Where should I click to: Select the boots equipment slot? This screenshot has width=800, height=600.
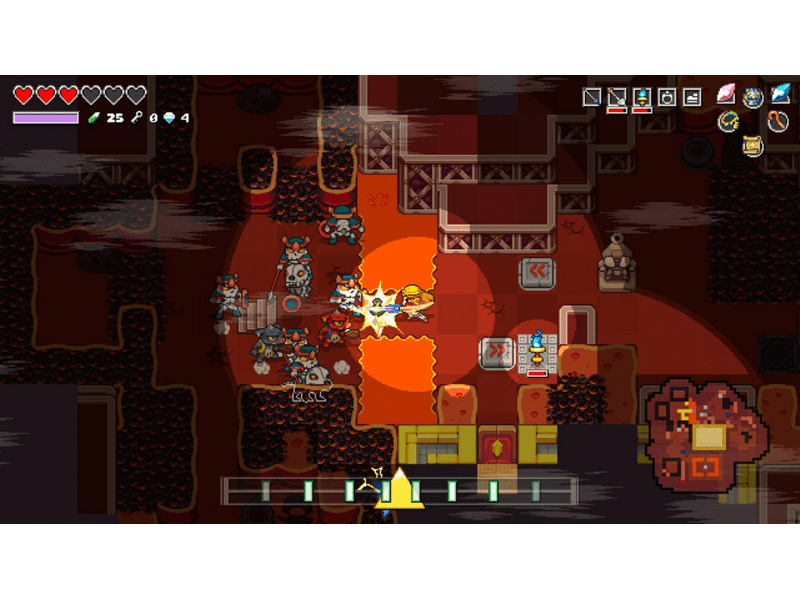[692, 97]
